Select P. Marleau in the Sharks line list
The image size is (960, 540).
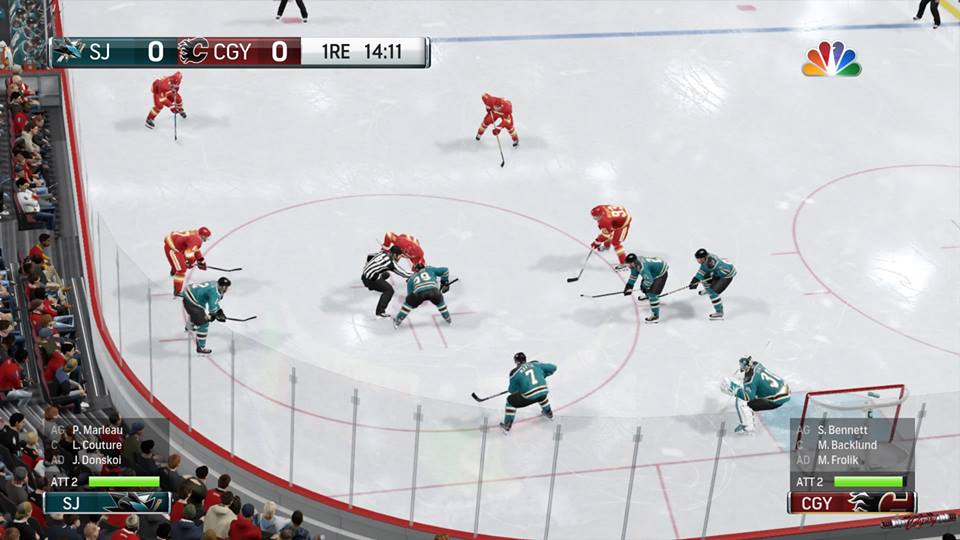tap(97, 431)
